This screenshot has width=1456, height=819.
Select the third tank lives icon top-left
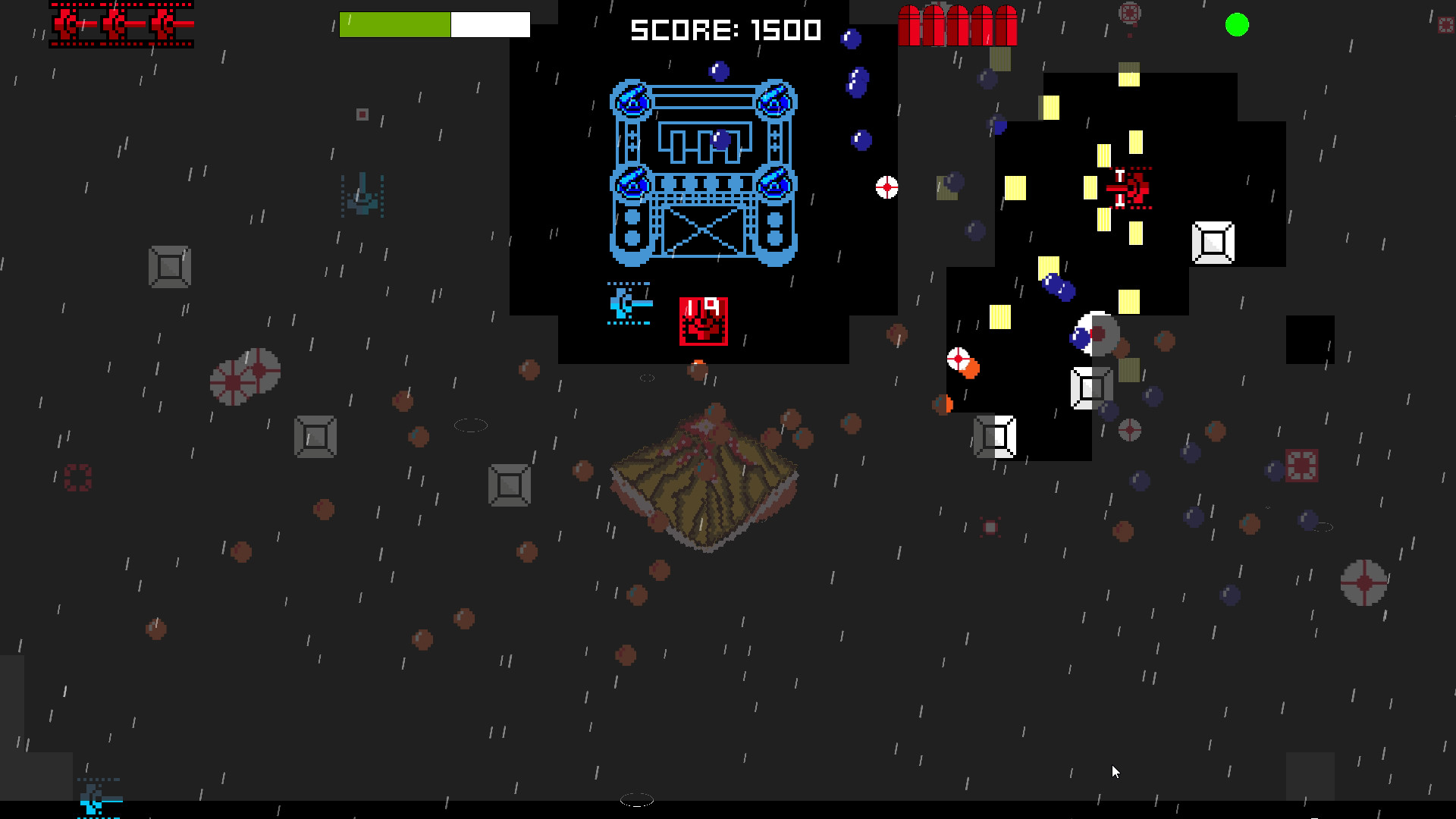click(163, 24)
